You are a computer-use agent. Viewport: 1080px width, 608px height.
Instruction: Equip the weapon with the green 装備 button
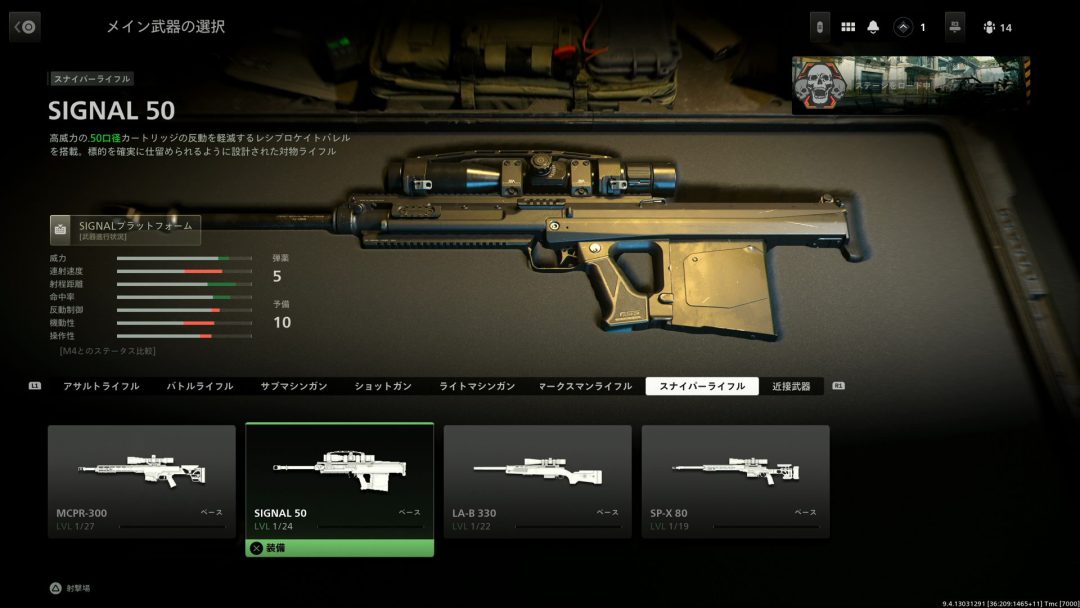[340, 548]
